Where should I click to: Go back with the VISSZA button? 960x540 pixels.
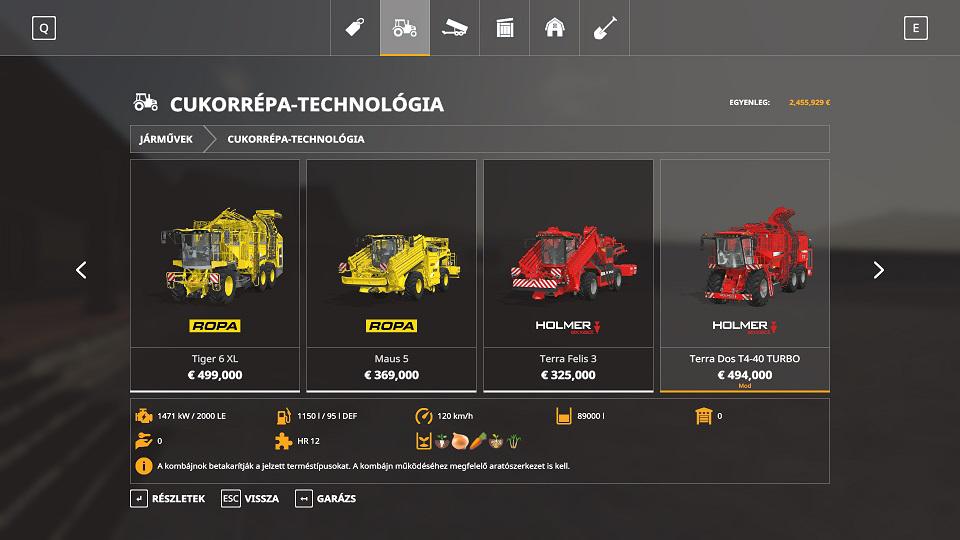point(250,498)
